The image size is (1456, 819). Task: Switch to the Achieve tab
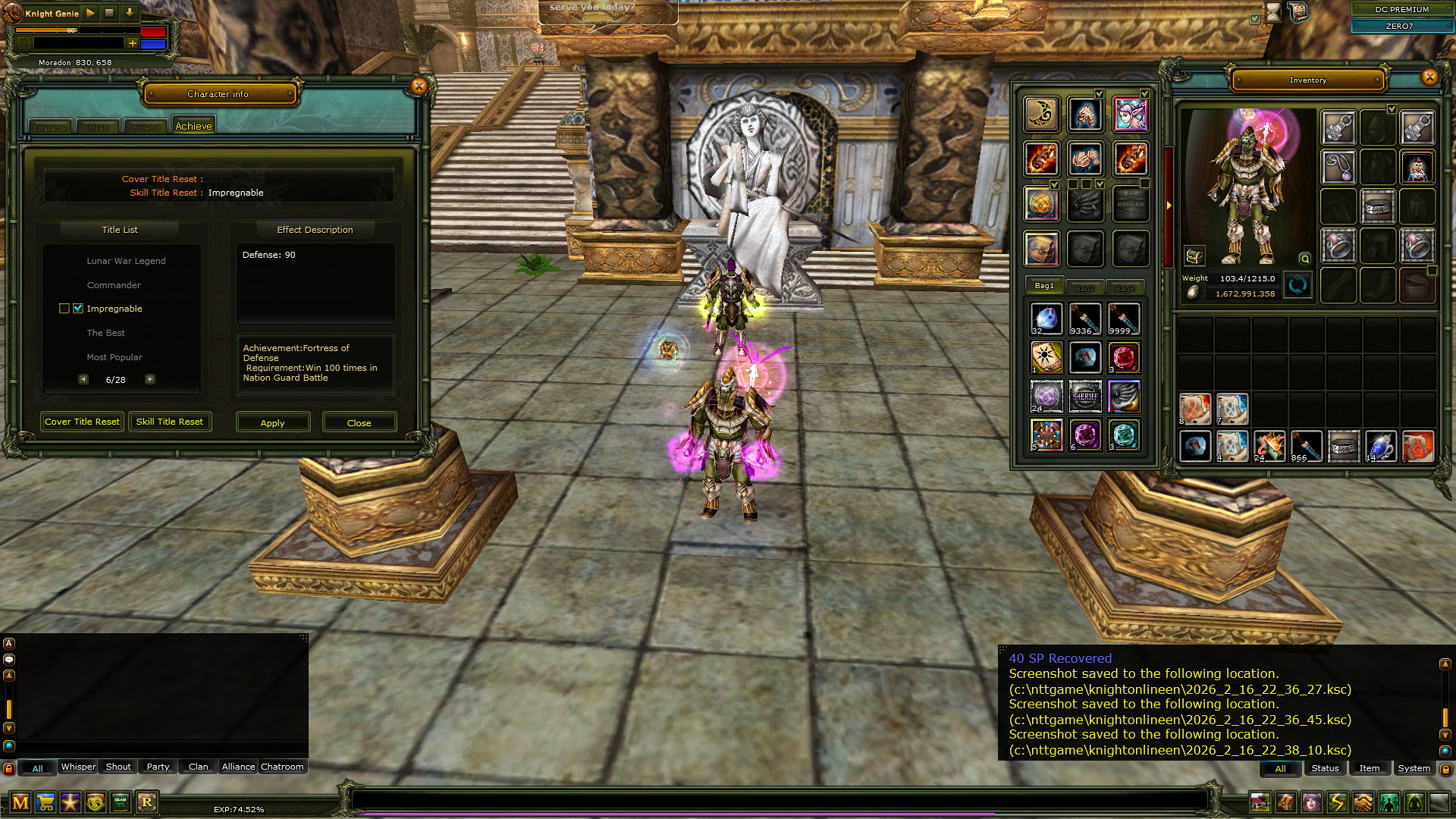click(193, 127)
